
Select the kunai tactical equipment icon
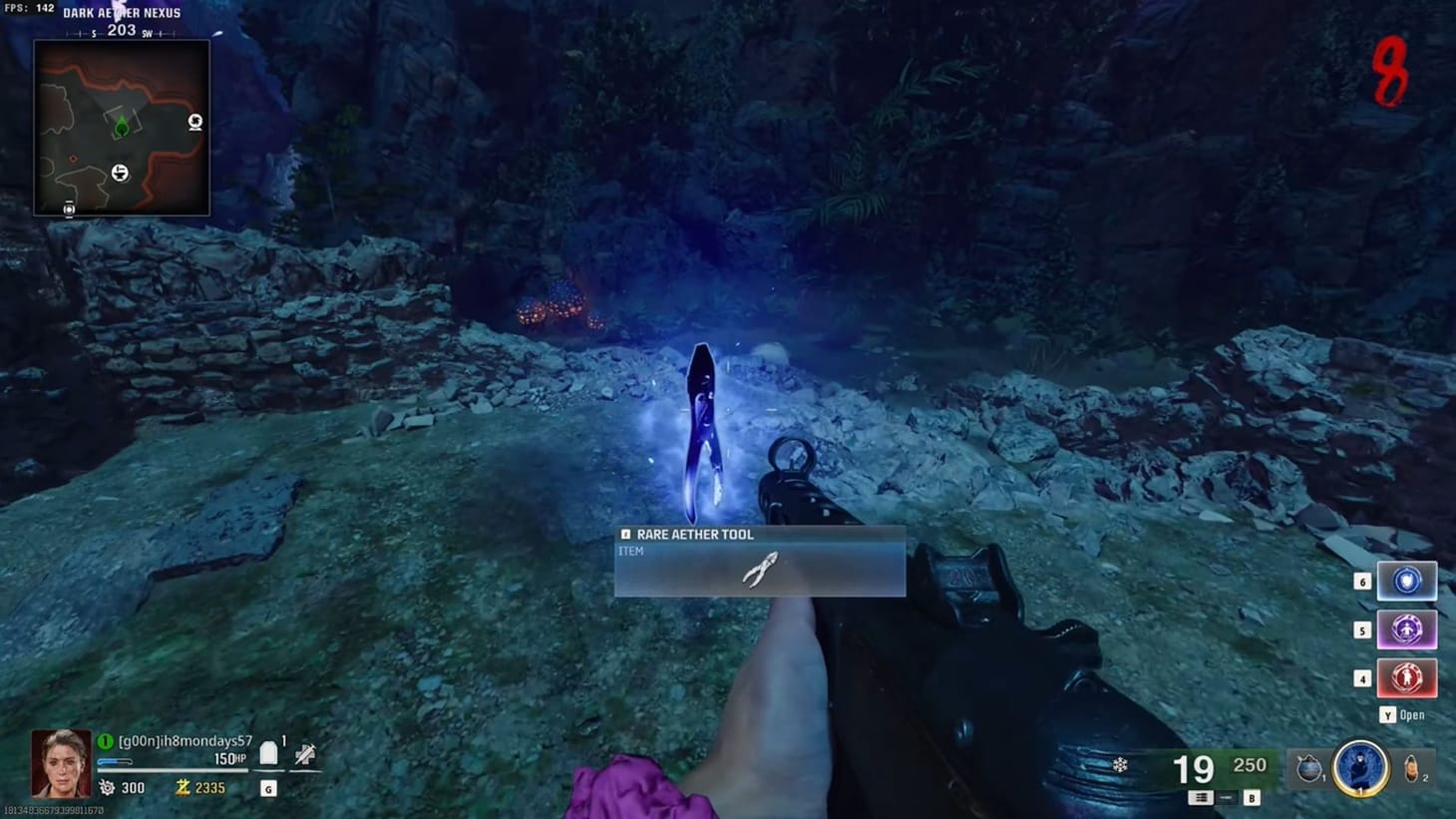coord(1308,765)
